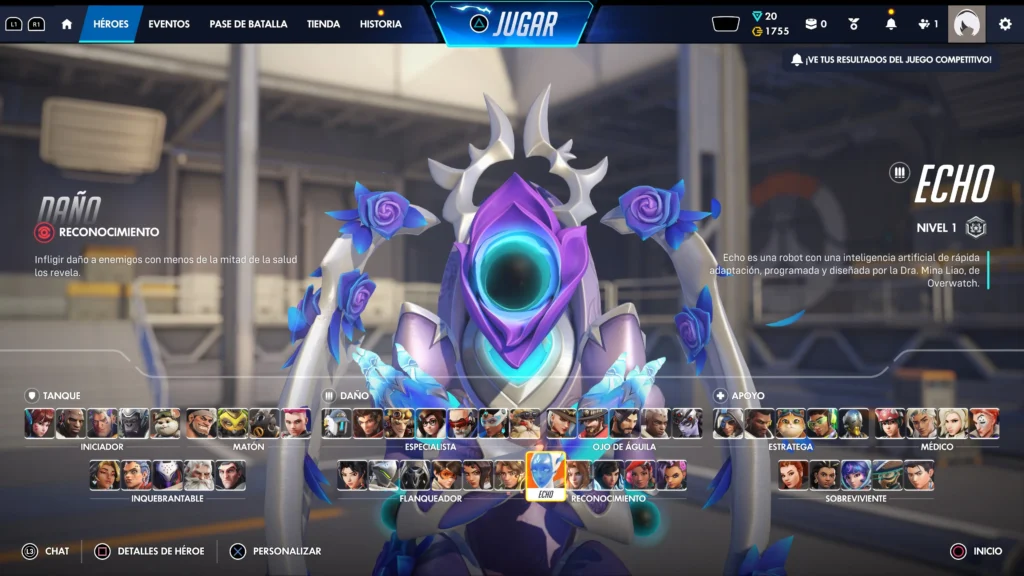Switch to the Pase de Batalla tab
The width and height of the screenshot is (1024, 576).
coord(248,24)
